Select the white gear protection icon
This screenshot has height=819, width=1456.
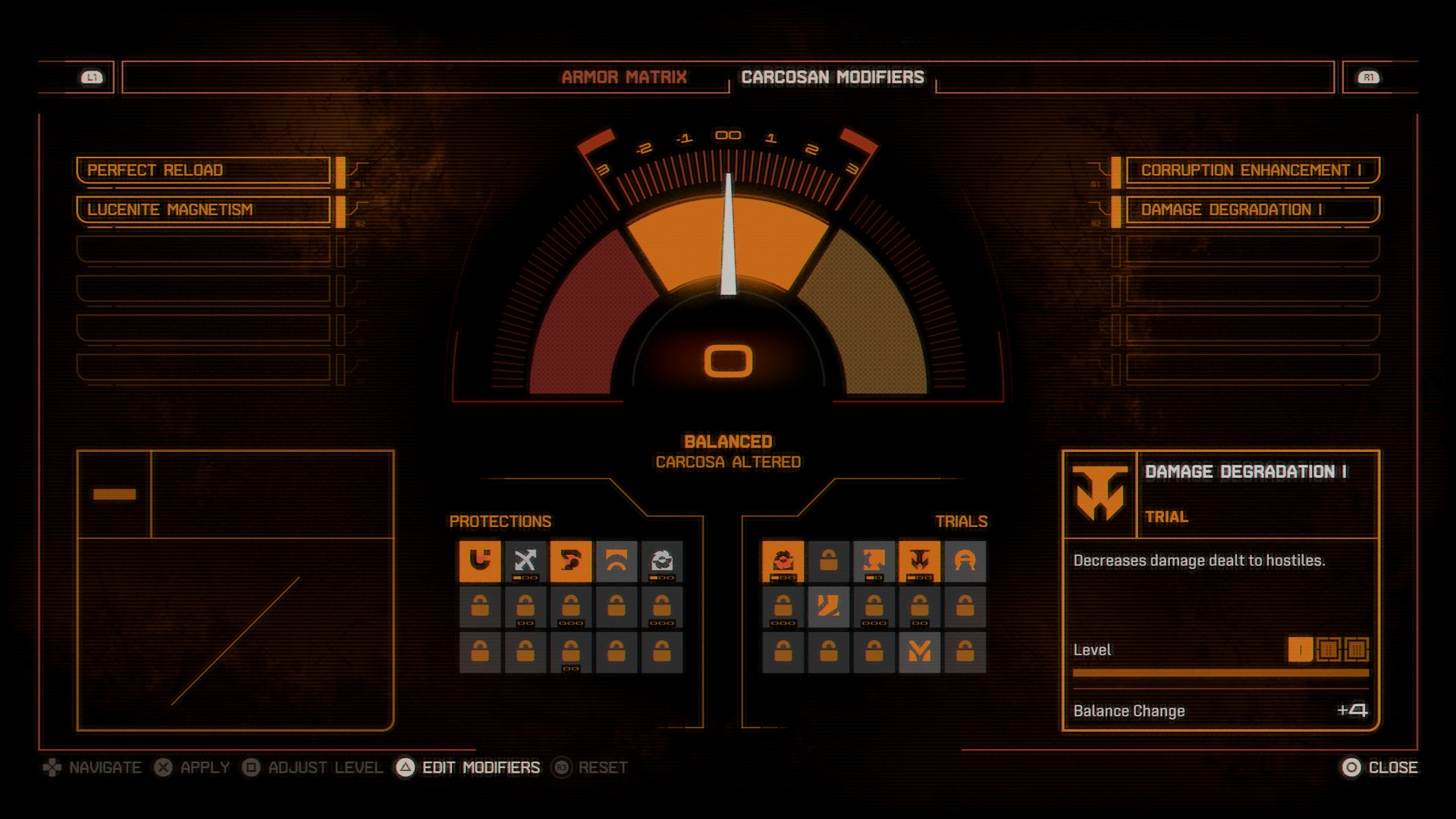pos(661,561)
